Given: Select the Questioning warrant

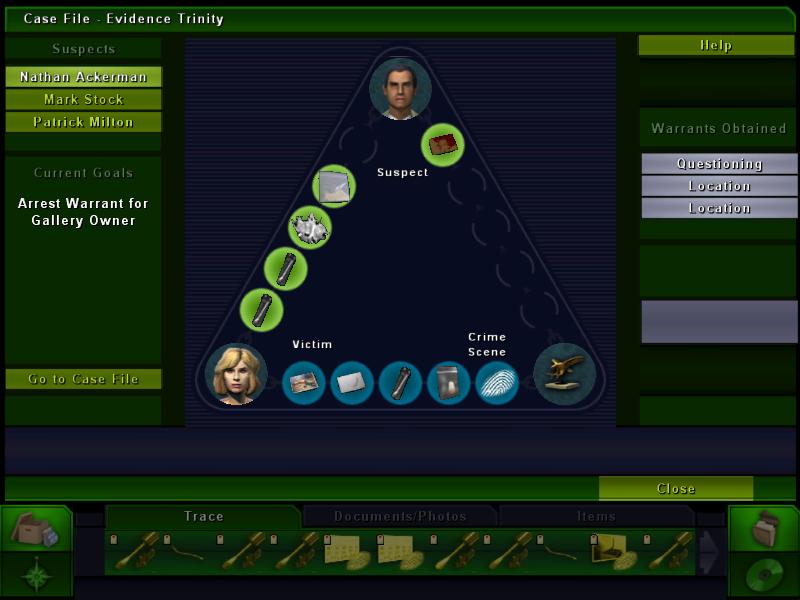Looking at the screenshot, I should pos(719,164).
